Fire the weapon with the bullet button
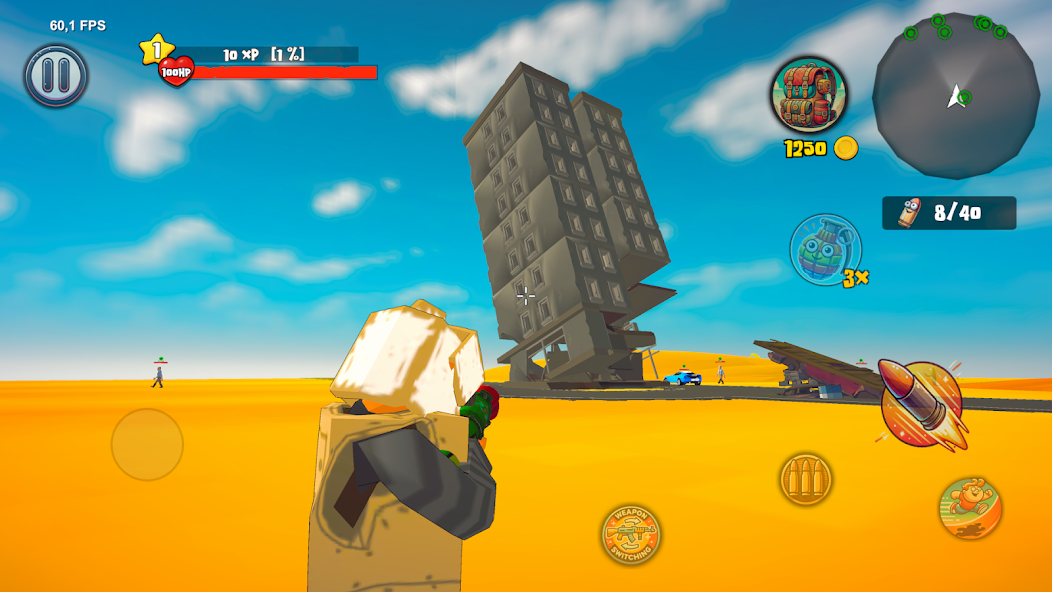The height and width of the screenshot is (592, 1052). (x=921, y=404)
